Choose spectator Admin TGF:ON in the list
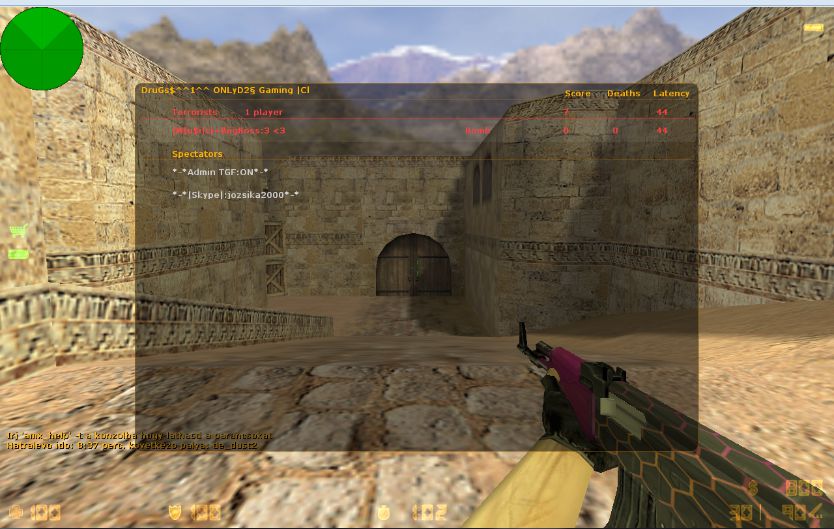Image resolution: width=834 pixels, height=529 pixels. pyautogui.click(x=220, y=172)
